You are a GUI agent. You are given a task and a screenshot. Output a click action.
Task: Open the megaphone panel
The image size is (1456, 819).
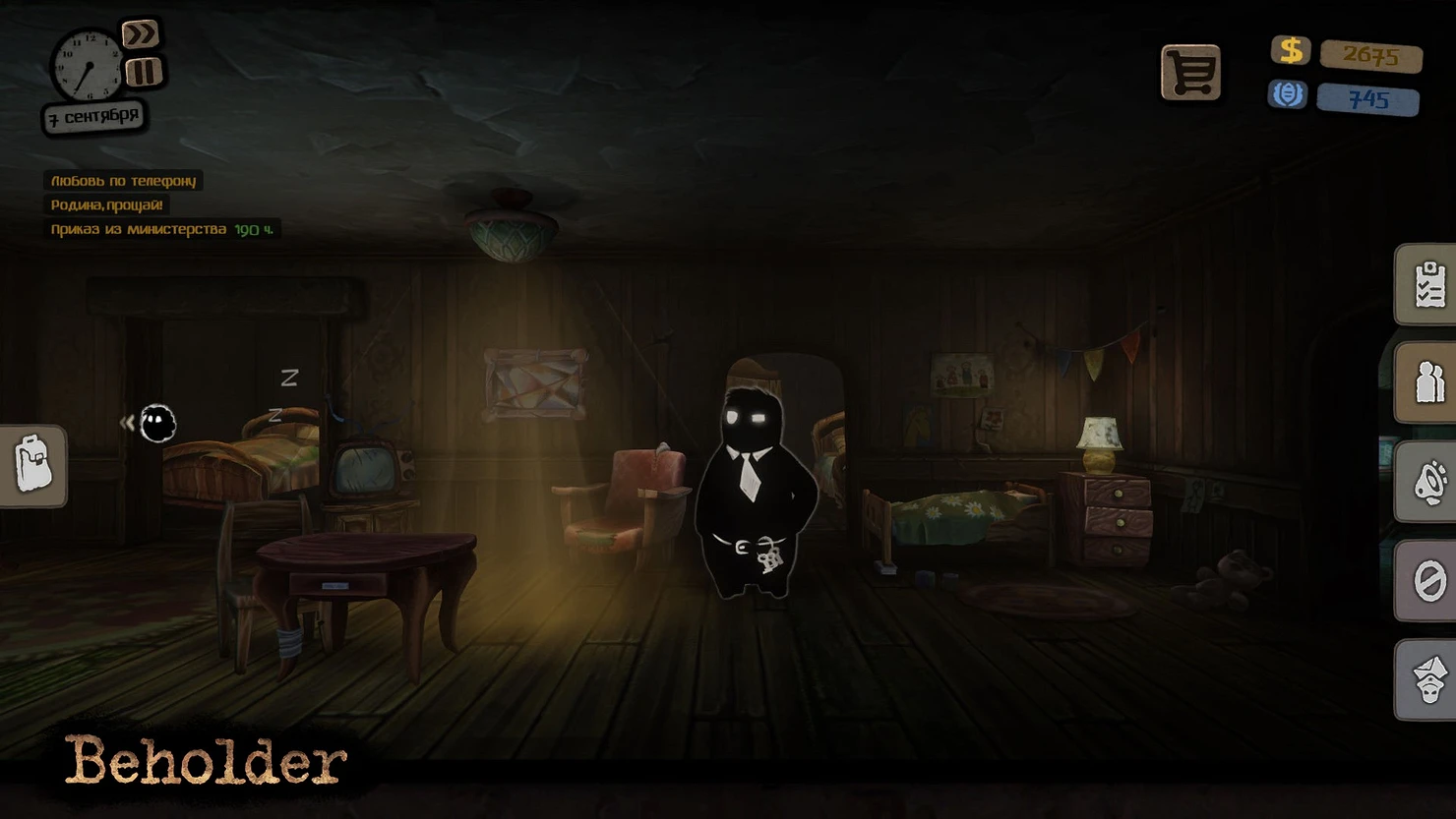tap(1428, 482)
